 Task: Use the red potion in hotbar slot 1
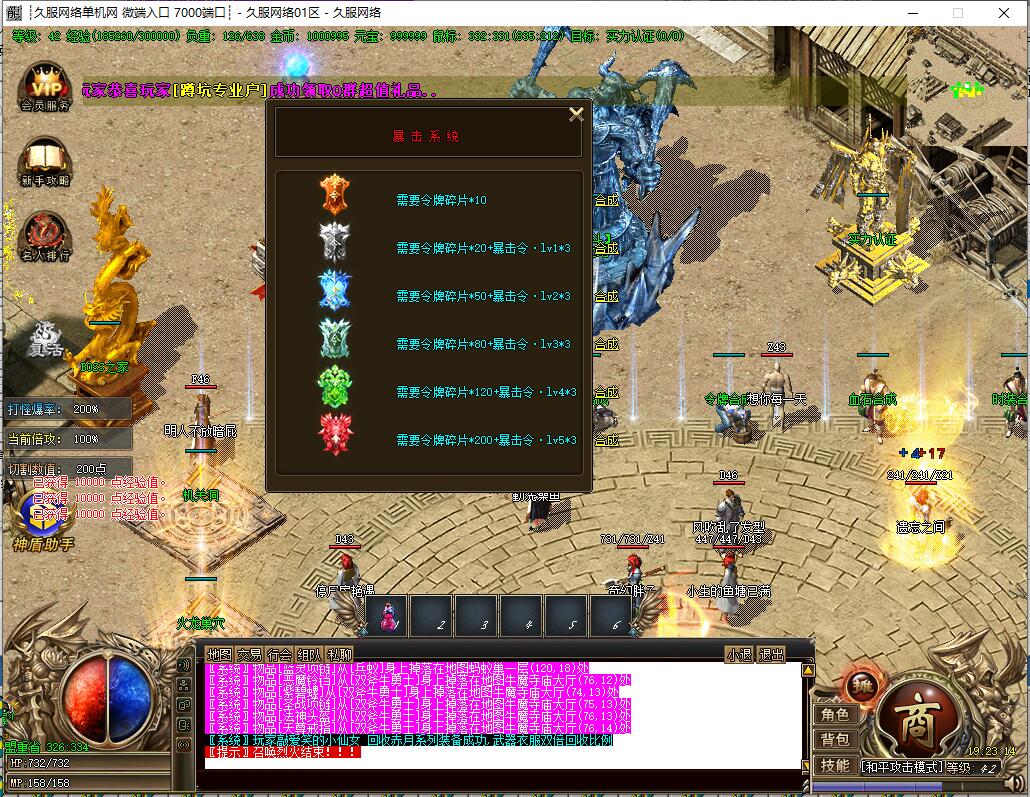pos(388,616)
